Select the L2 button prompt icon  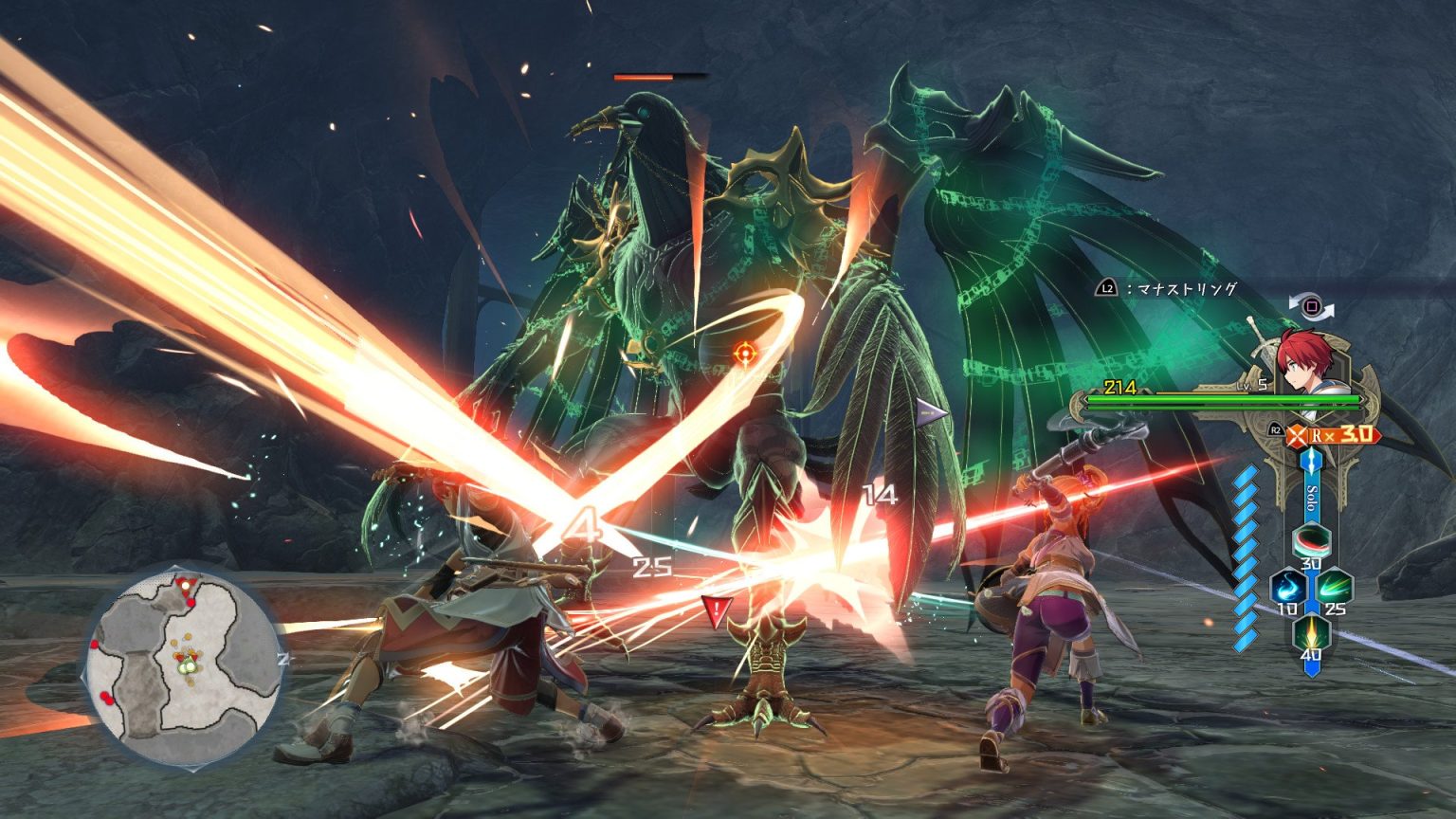[x=1106, y=287]
